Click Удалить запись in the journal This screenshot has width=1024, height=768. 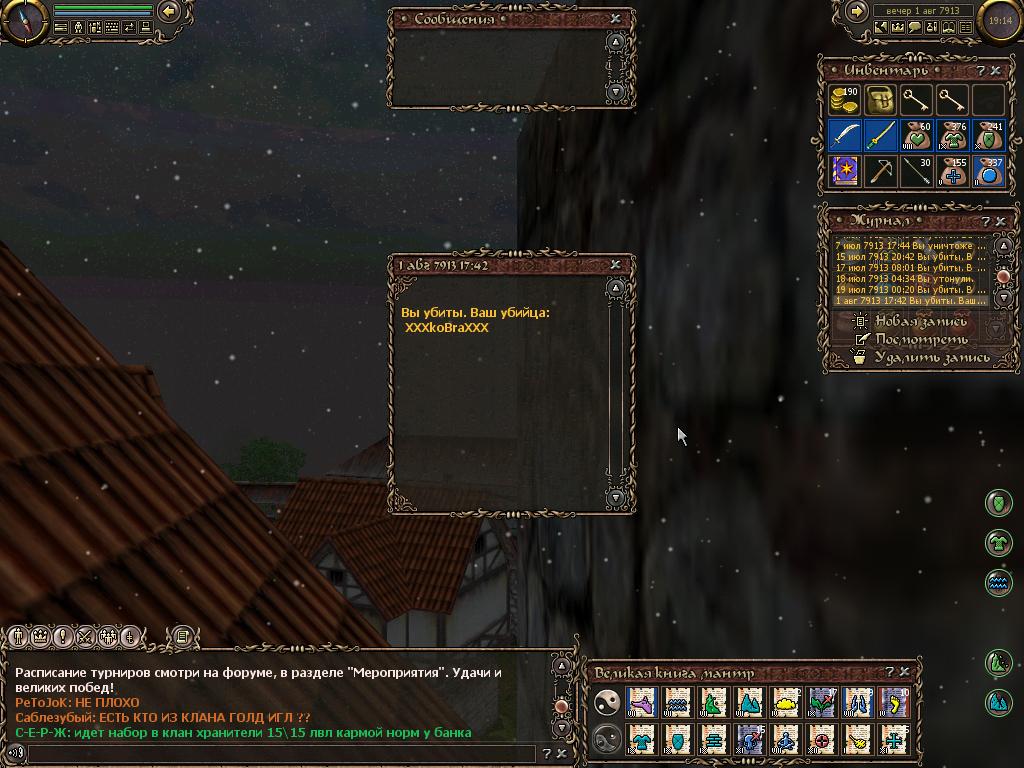(931, 357)
